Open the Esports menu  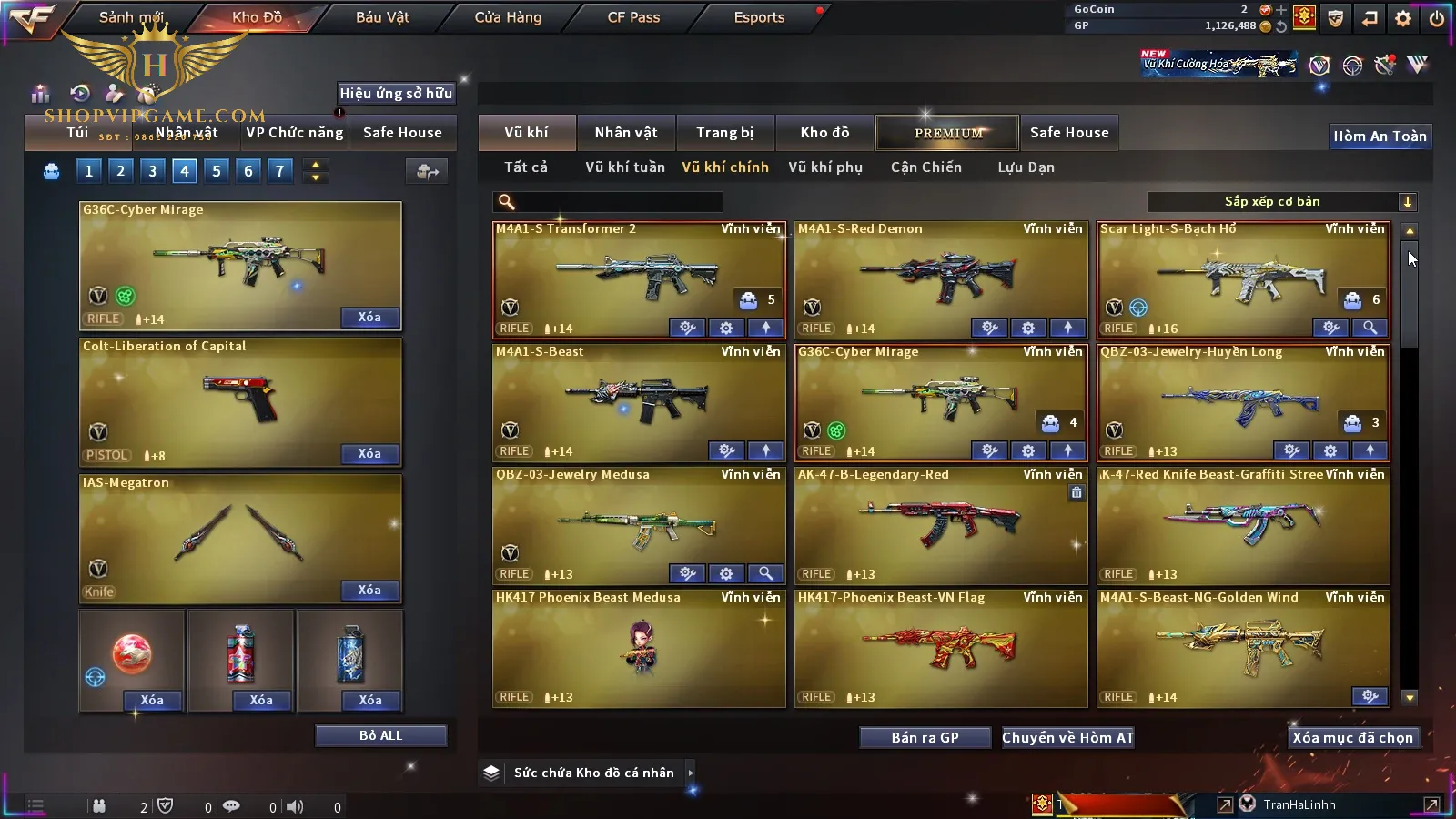pos(759,17)
